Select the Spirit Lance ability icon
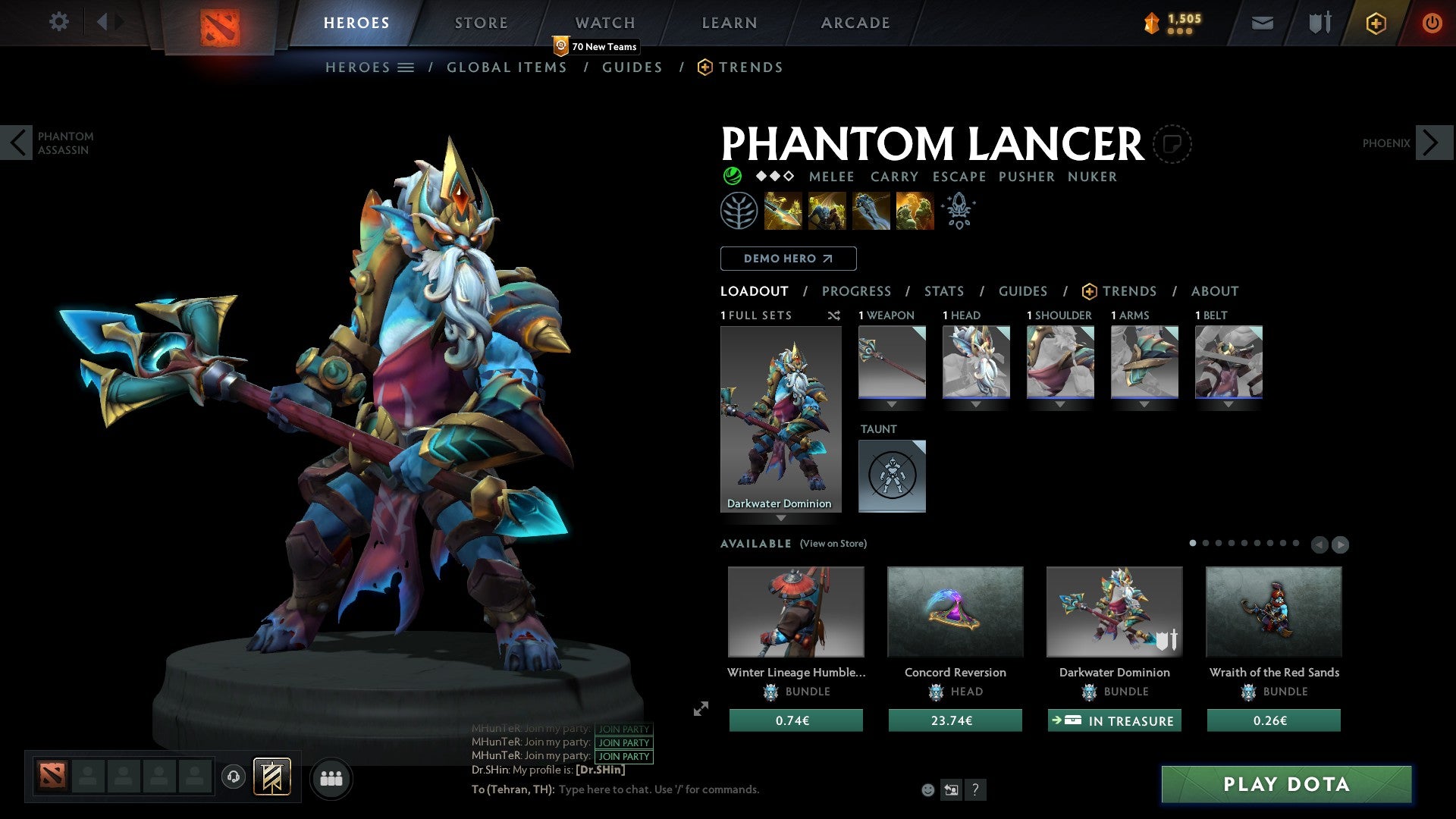1456x819 pixels. click(783, 211)
